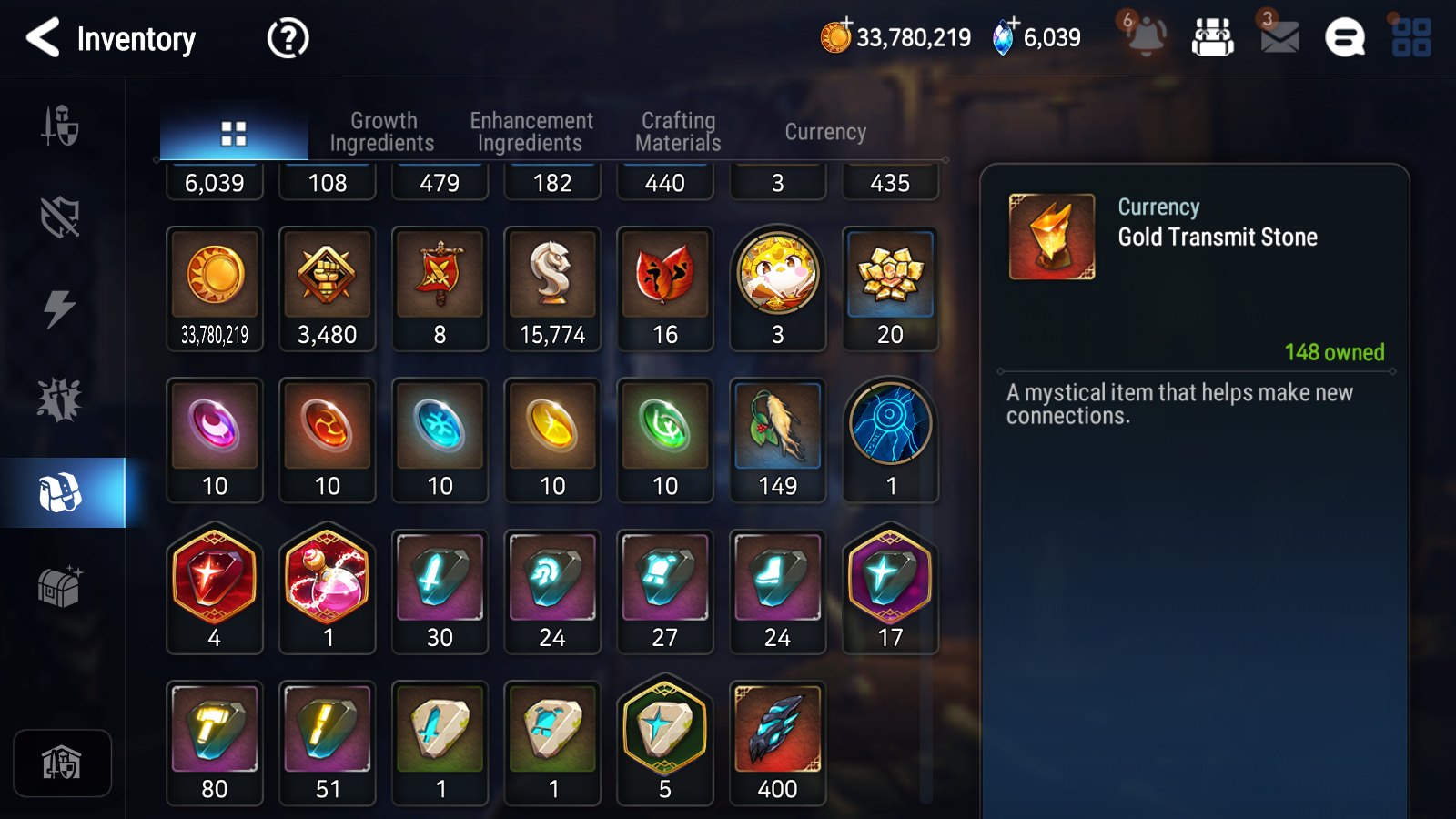Show the Crafting Materials tab

[678, 132]
